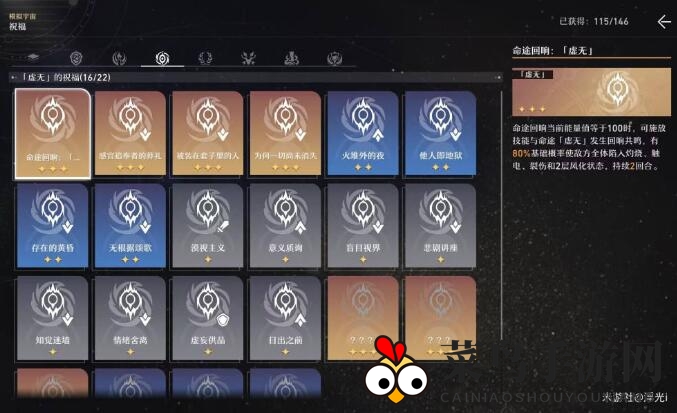Choose the 无根据颂歌 blessing card
677x413 pixels.
pyautogui.click(x=130, y=226)
